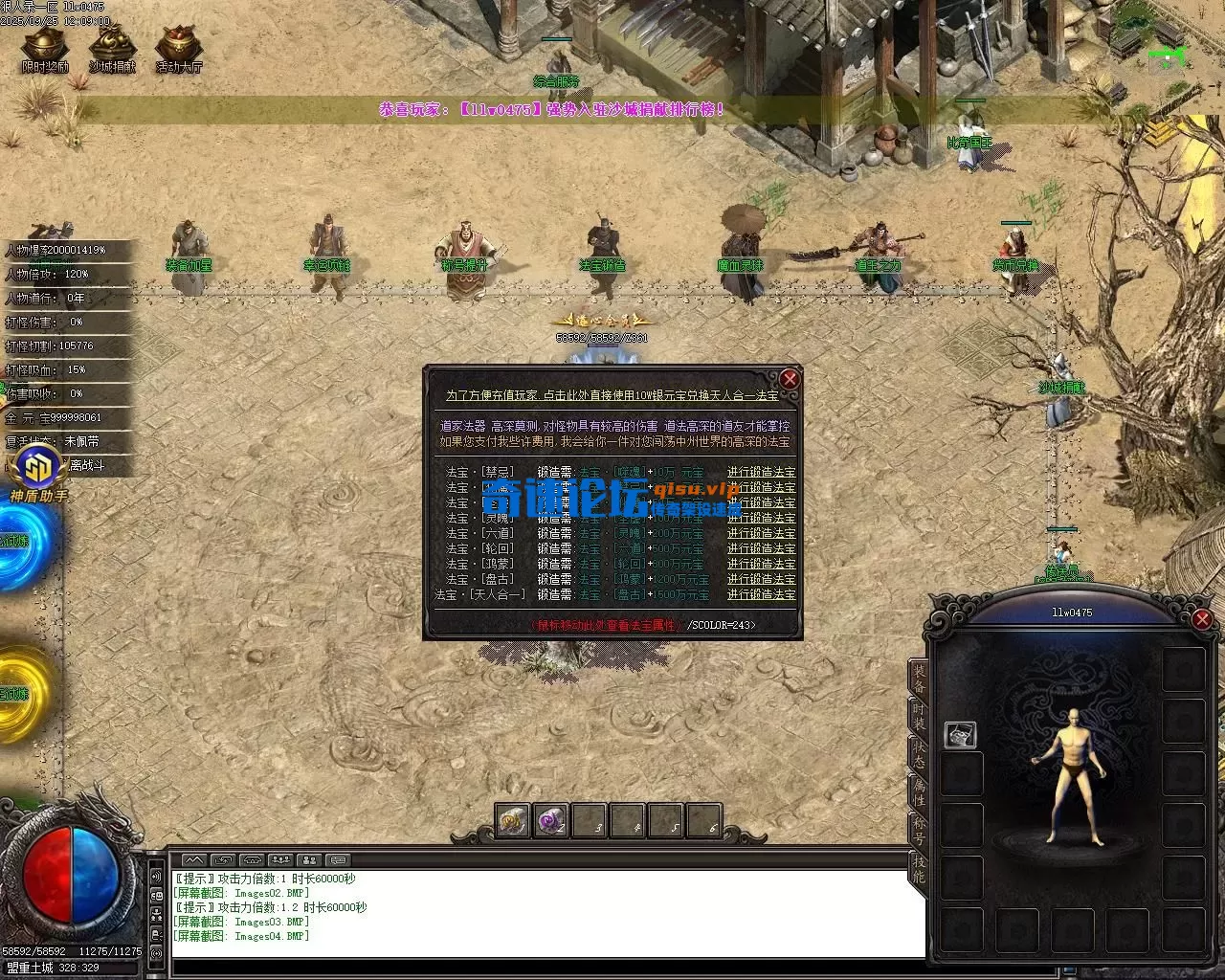Use the purple orb item in the hotbar
The image size is (1225, 980).
click(x=551, y=820)
